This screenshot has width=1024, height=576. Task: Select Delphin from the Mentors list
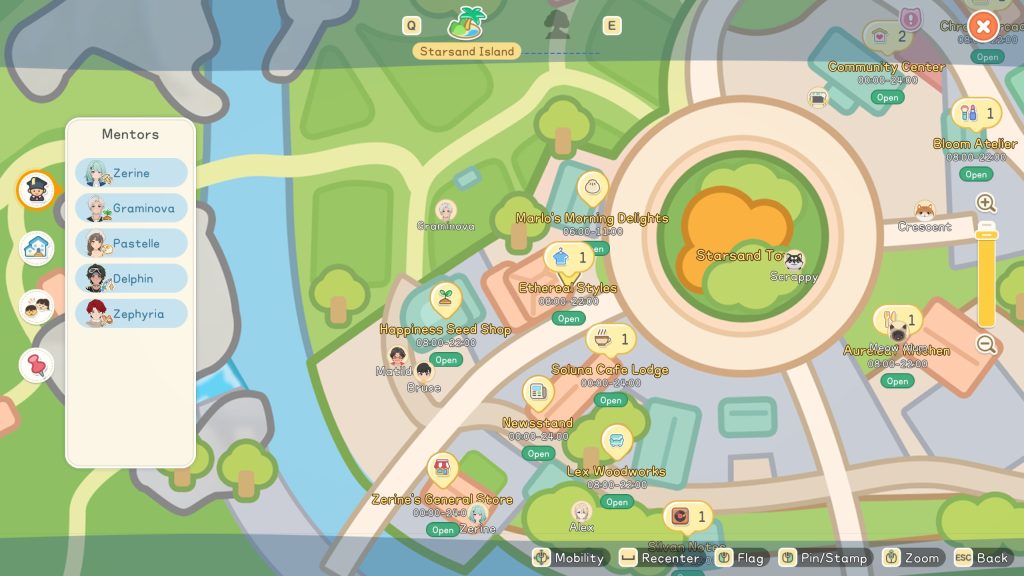(x=131, y=278)
